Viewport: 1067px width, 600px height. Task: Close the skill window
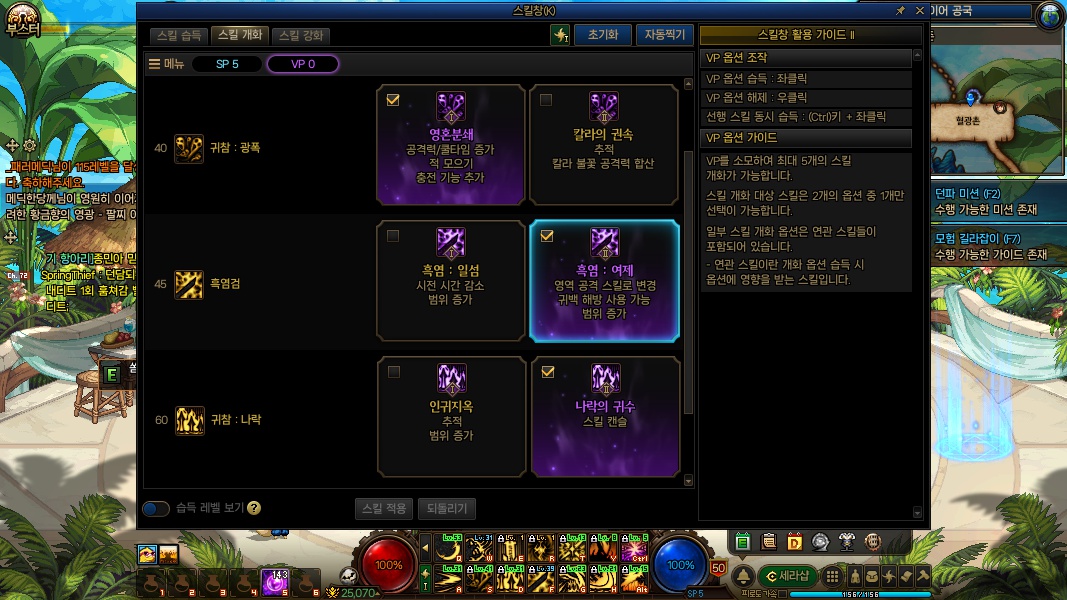919,10
